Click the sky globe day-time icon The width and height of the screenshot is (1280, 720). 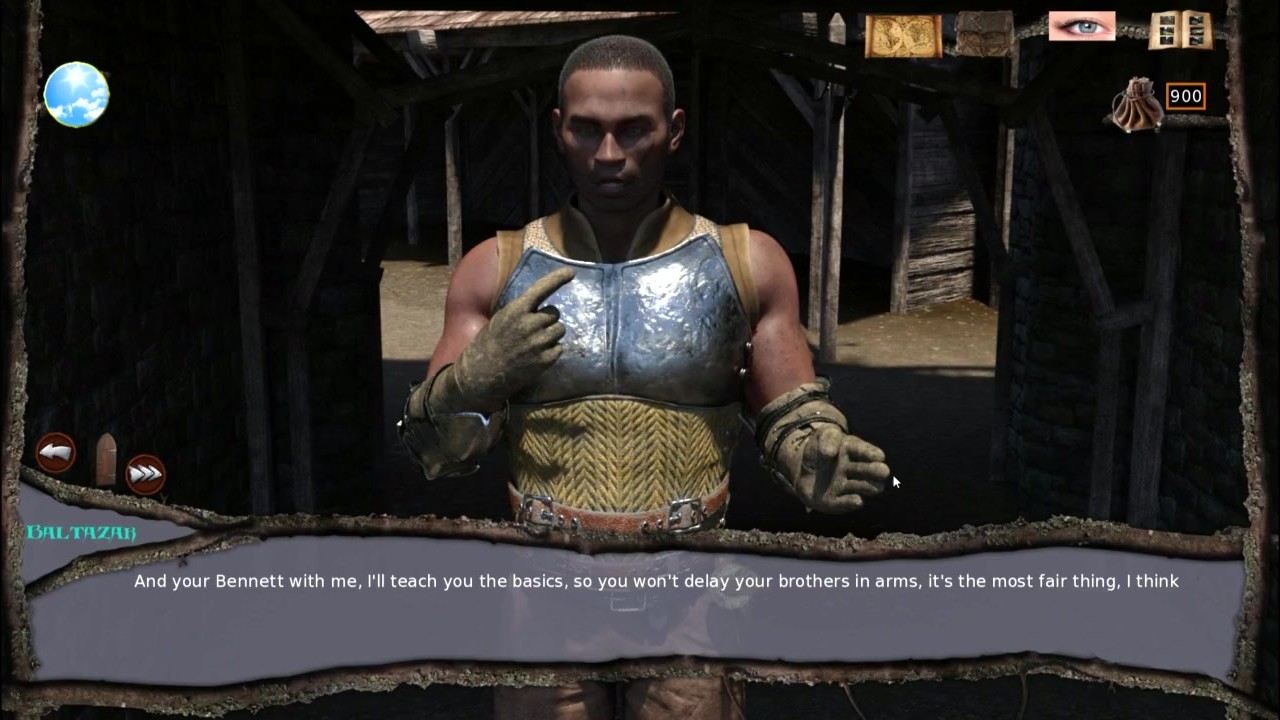coord(76,94)
